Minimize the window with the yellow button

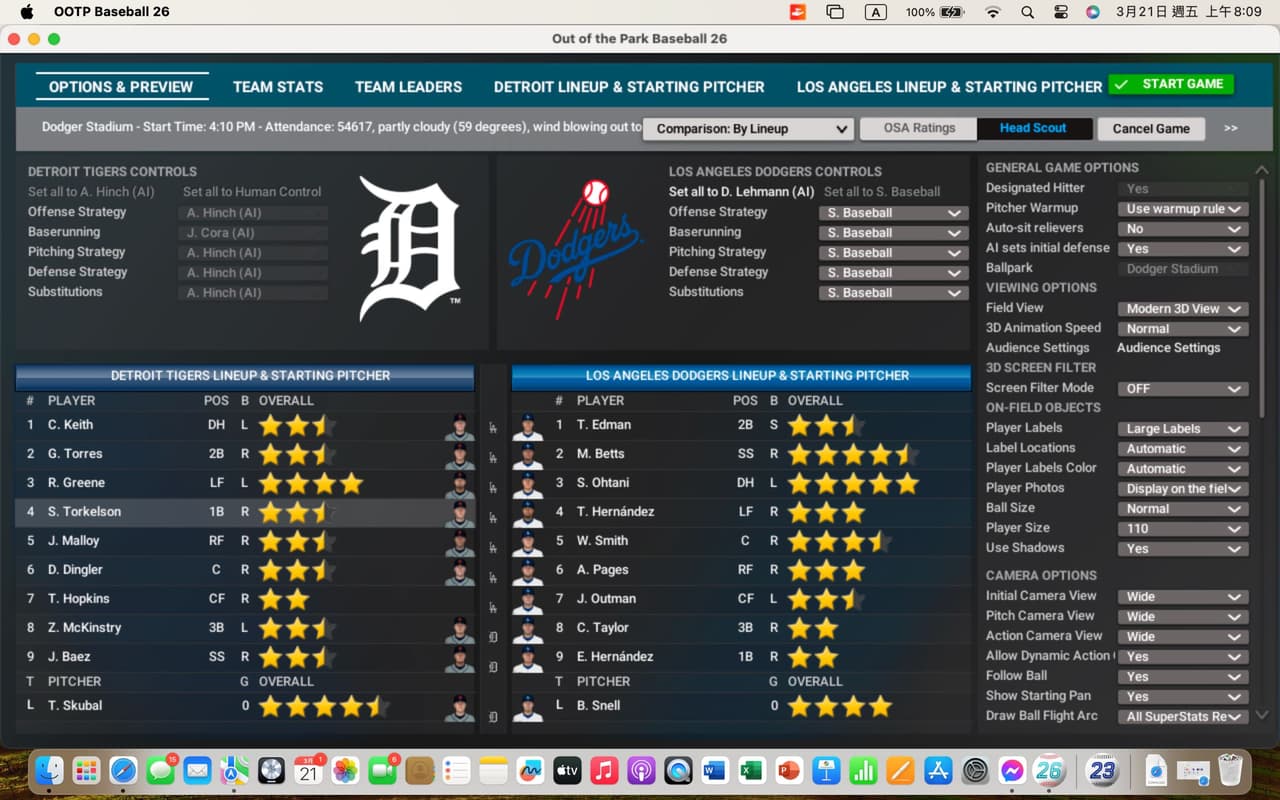point(34,39)
